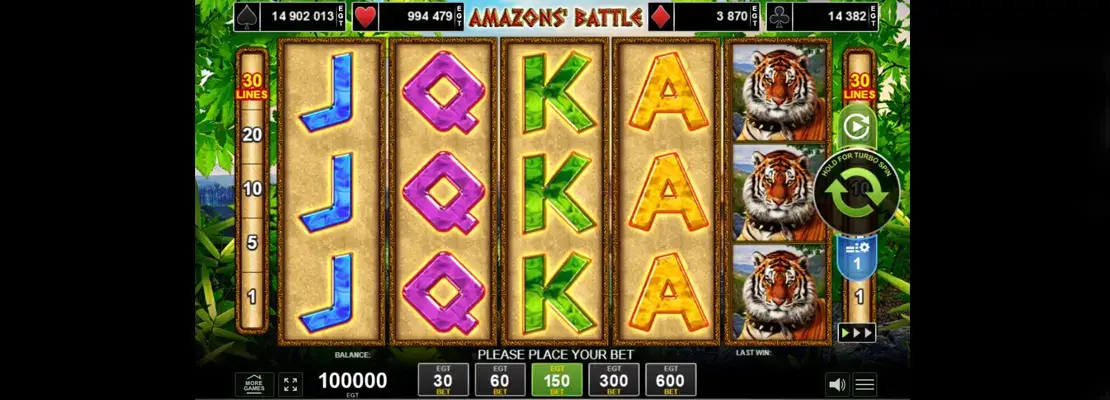Open the hamburger menu
This screenshot has width=1110, height=400.
[865, 384]
